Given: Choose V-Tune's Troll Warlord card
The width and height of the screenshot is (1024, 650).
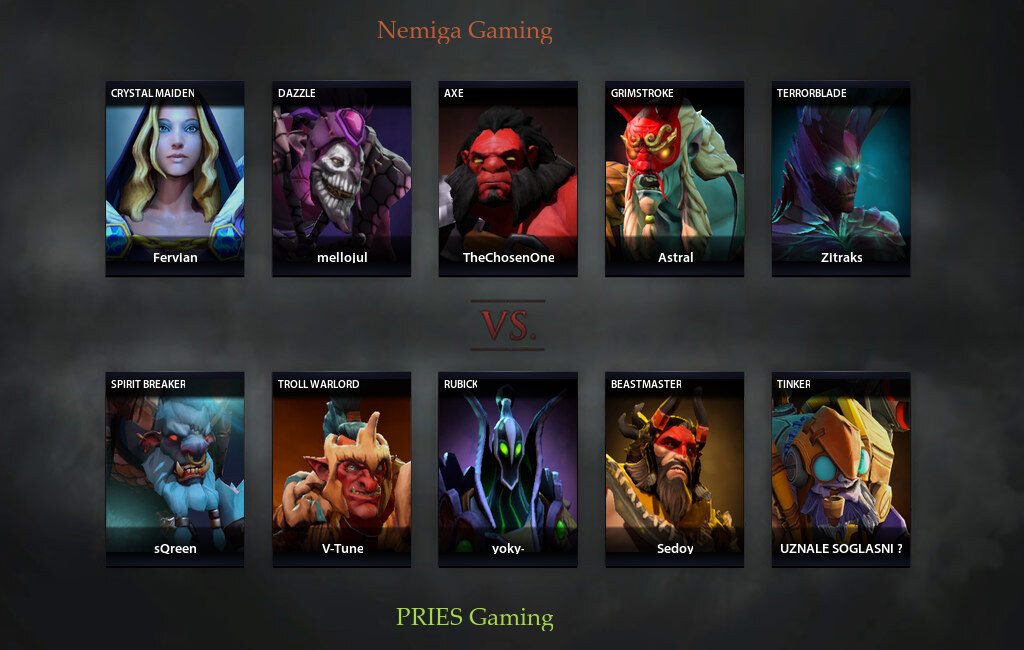Looking at the screenshot, I should coord(341,469).
